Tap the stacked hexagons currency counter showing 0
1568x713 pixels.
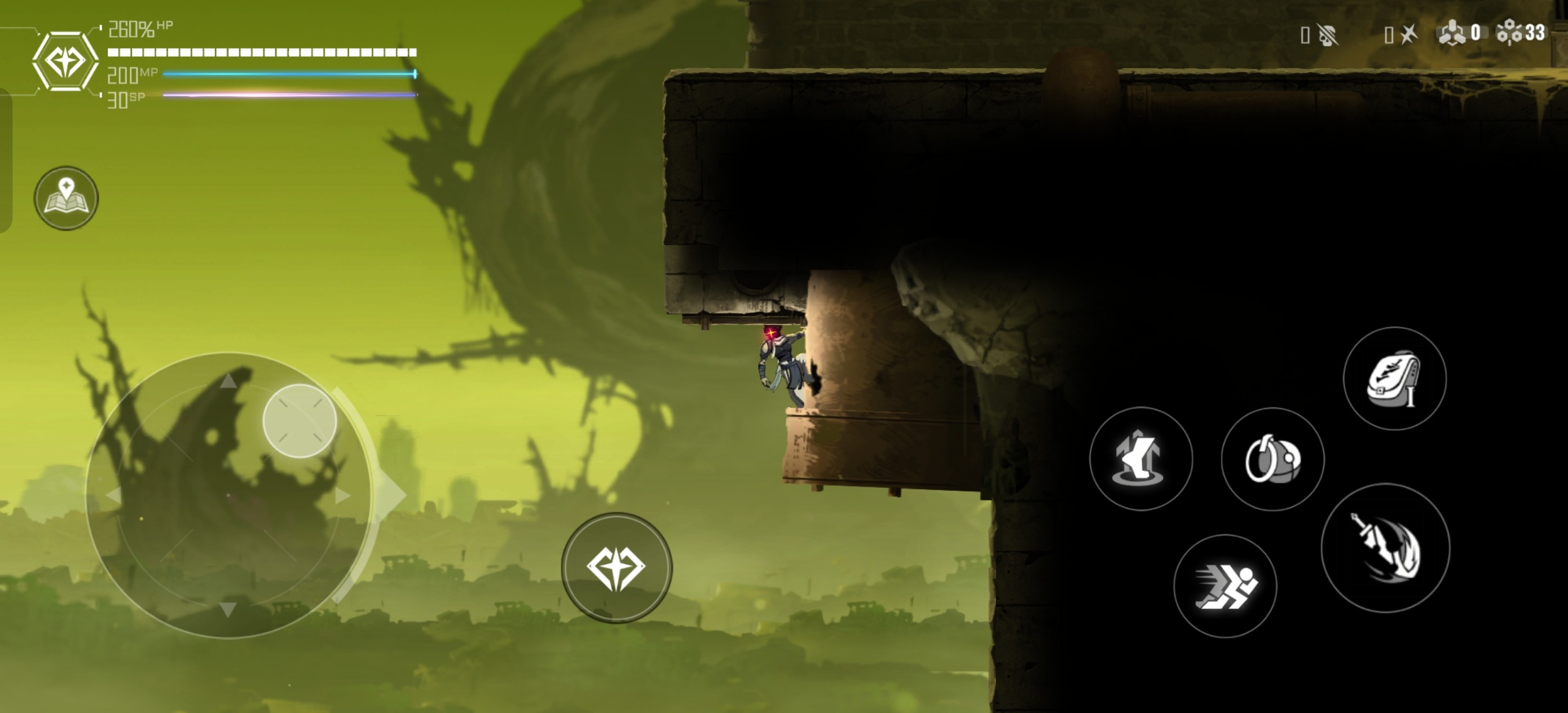1459,33
